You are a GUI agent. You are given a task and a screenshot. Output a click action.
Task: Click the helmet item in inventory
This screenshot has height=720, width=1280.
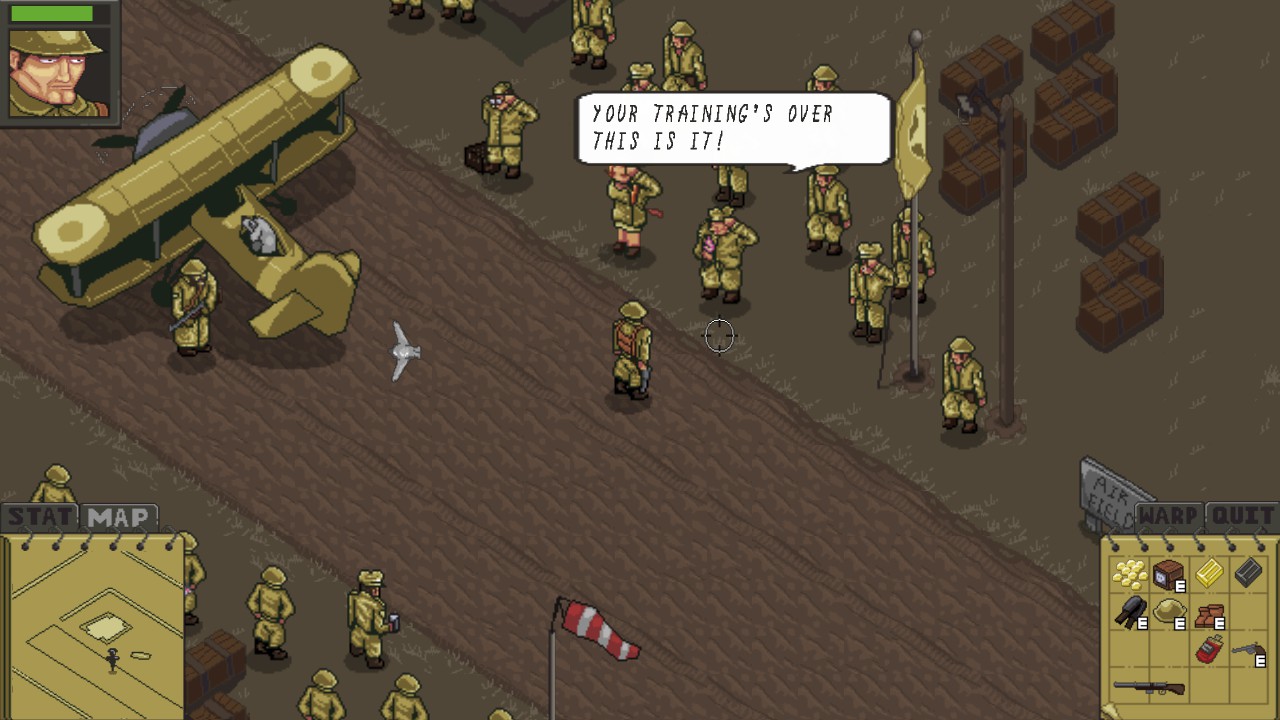click(1170, 610)
